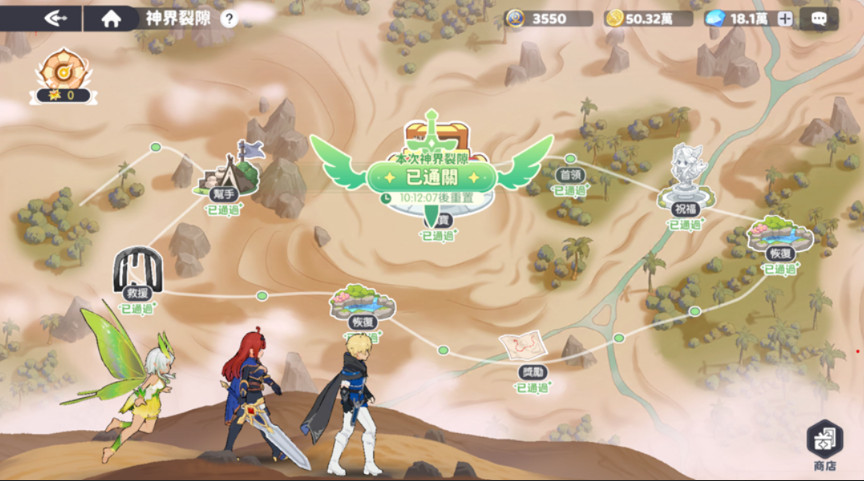Open the question mark help for 神界裂隙

(x=229, y=18)
